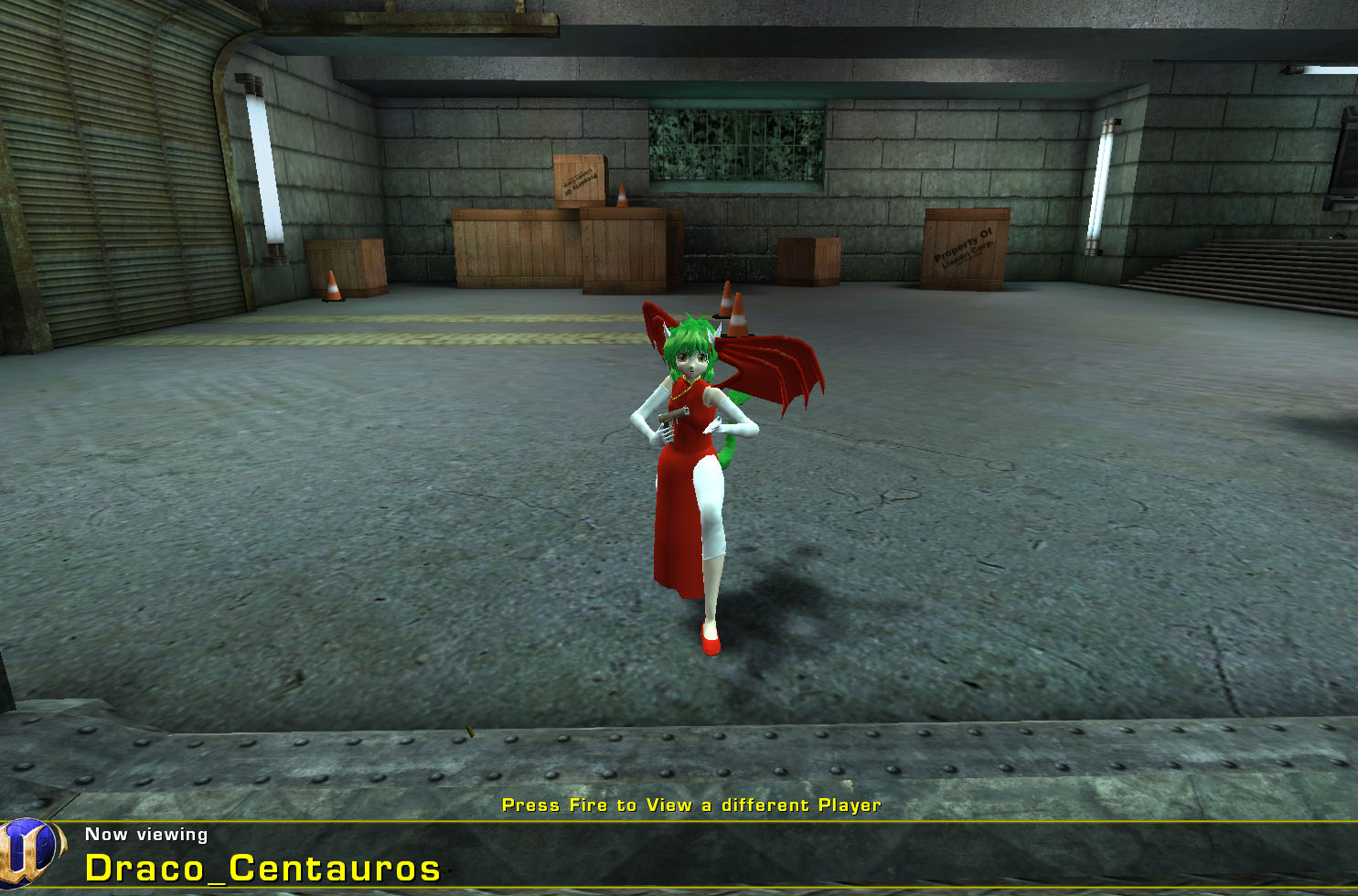Click the tilted crate on the shelf
Image resolution: width=1358 pixels, height=896 pixels.
(578, 180)
